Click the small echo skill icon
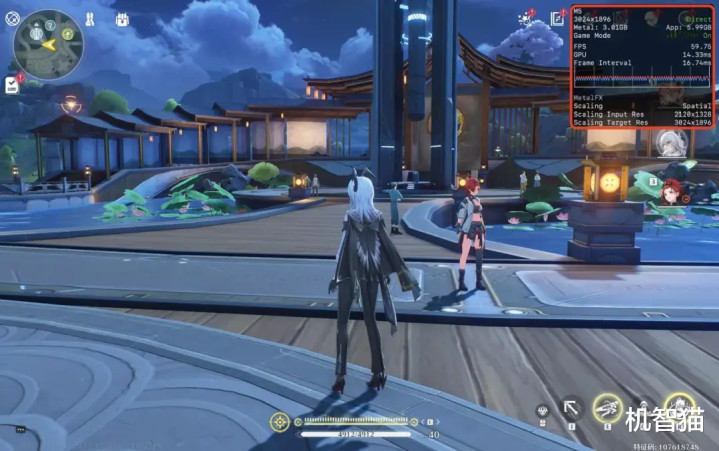 click(x=542, y=409)
